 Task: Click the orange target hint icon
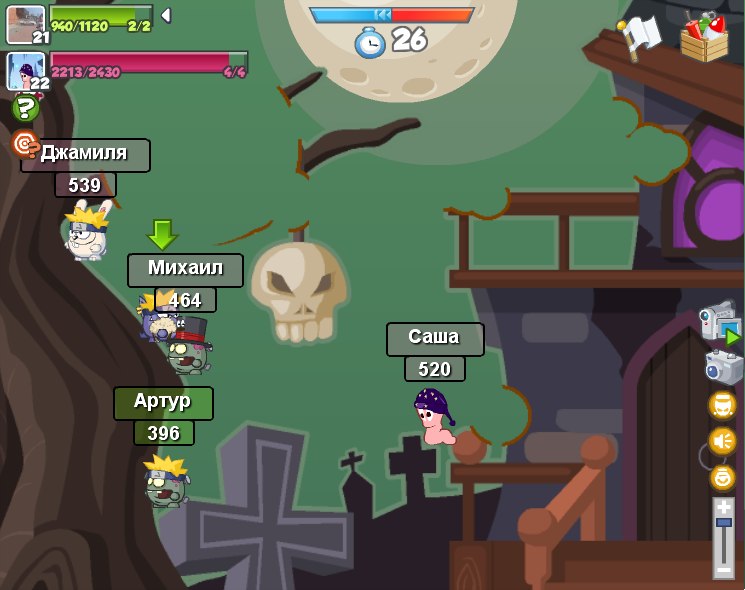25,144
